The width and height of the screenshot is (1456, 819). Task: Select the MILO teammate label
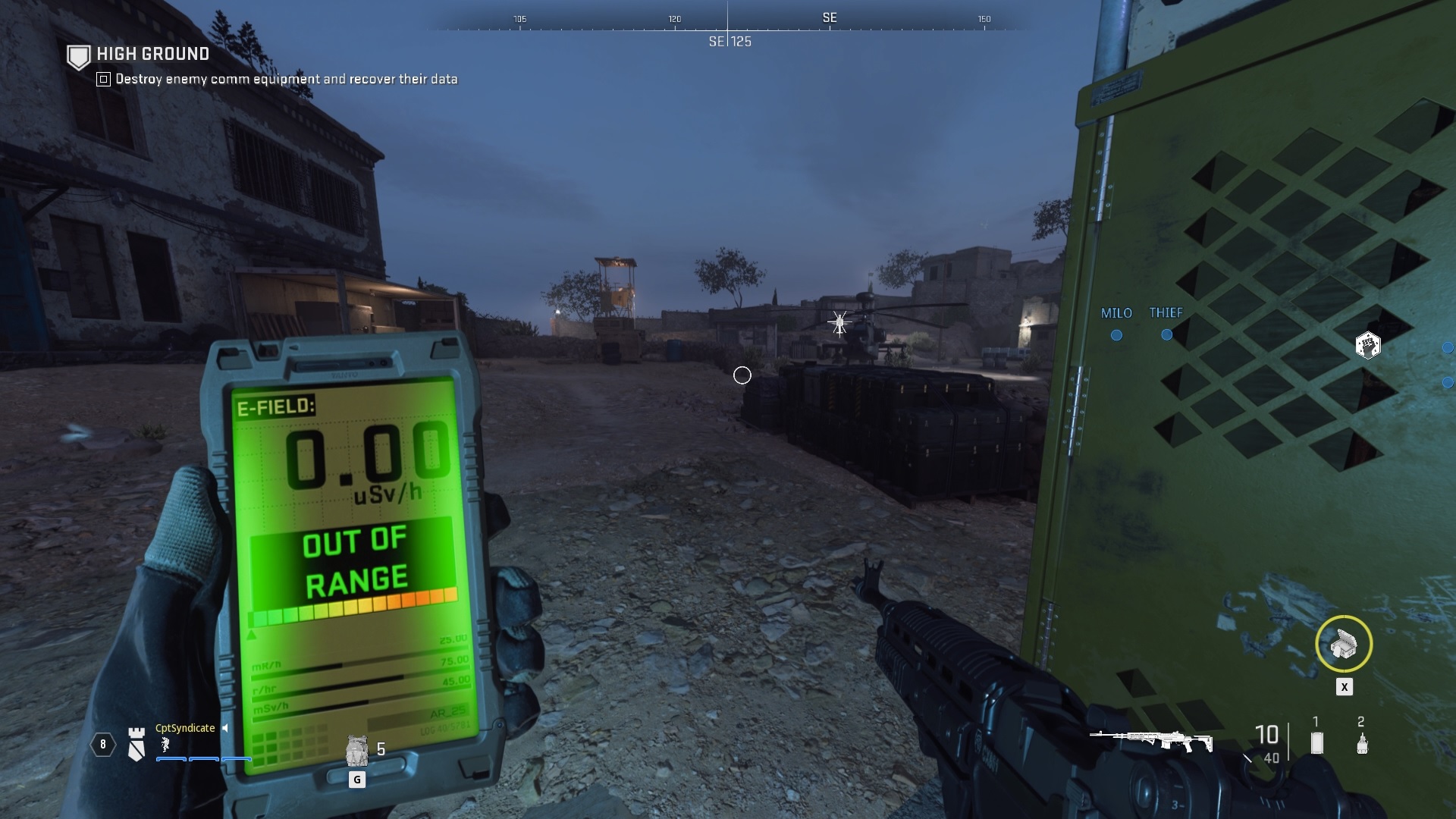tap(1118, 312)
